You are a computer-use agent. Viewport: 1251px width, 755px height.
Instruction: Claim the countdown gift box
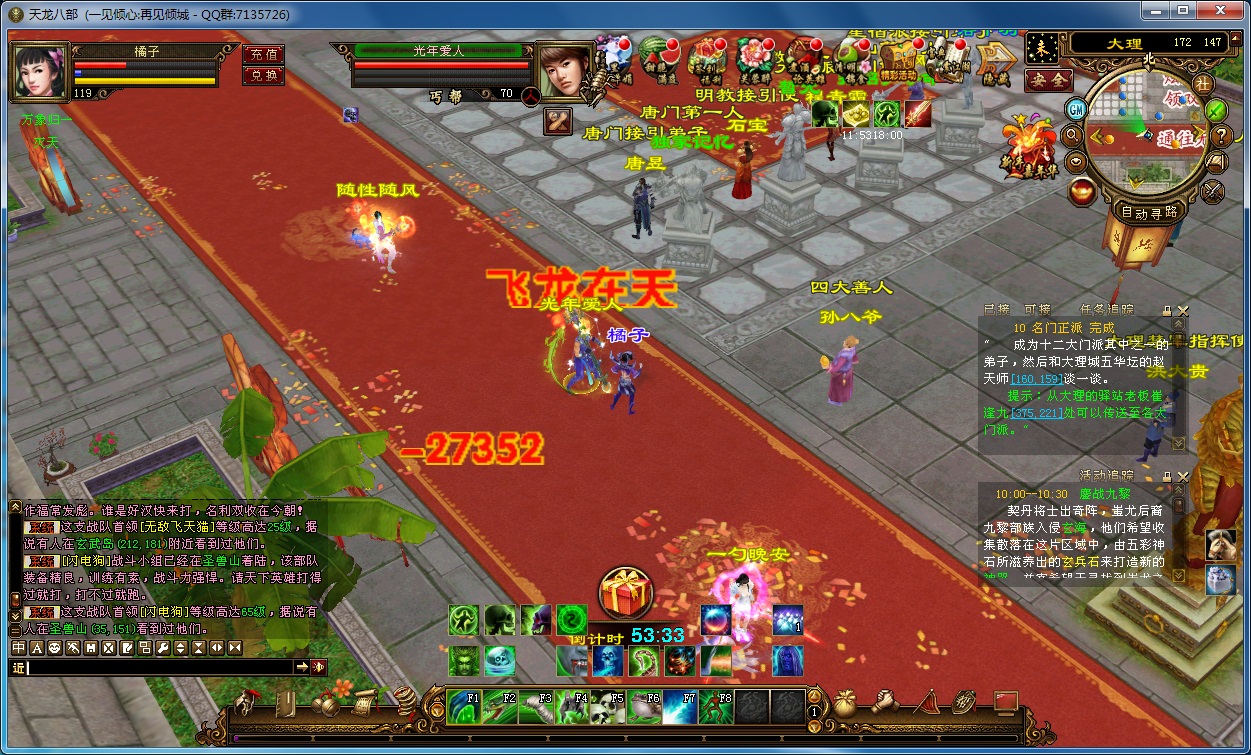(x=626, y=592)
